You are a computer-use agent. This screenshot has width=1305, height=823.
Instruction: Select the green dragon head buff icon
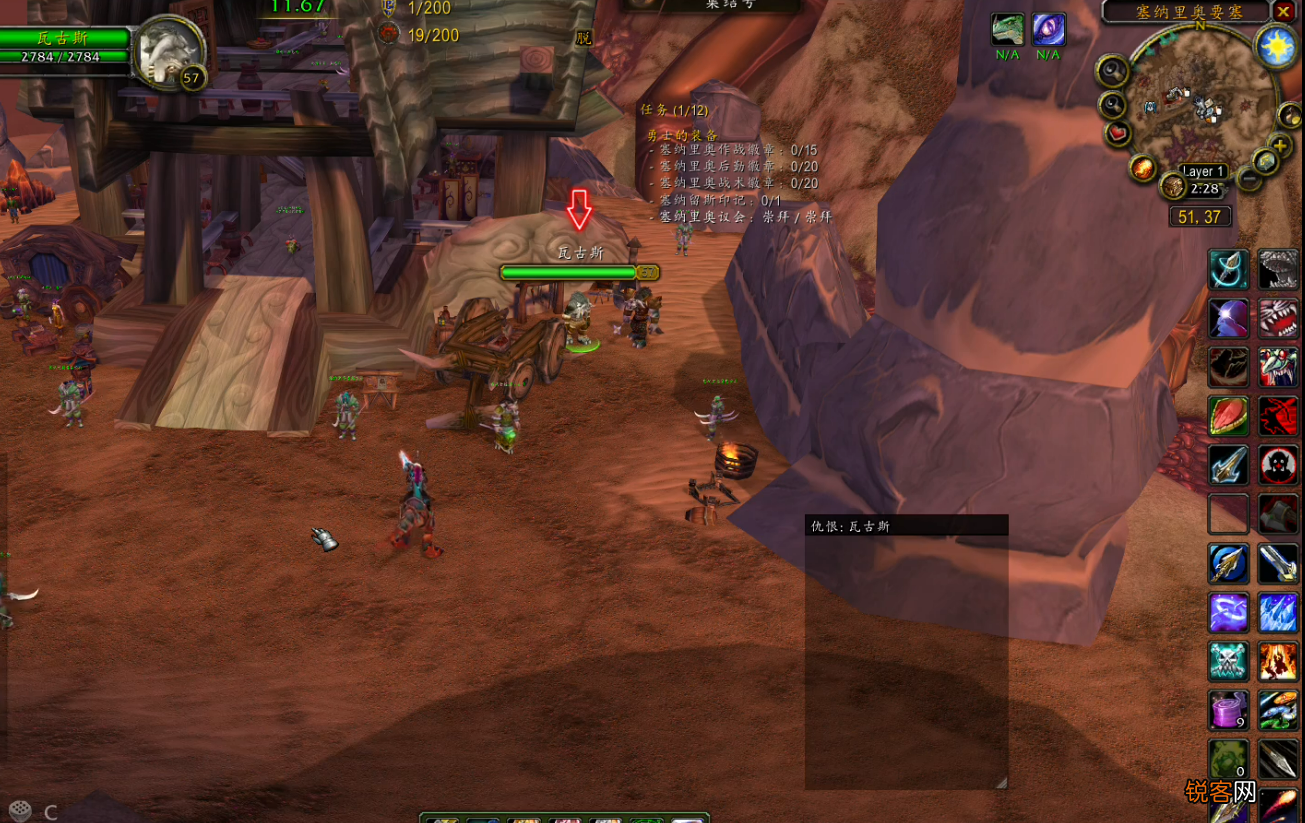pos(1008,30)
